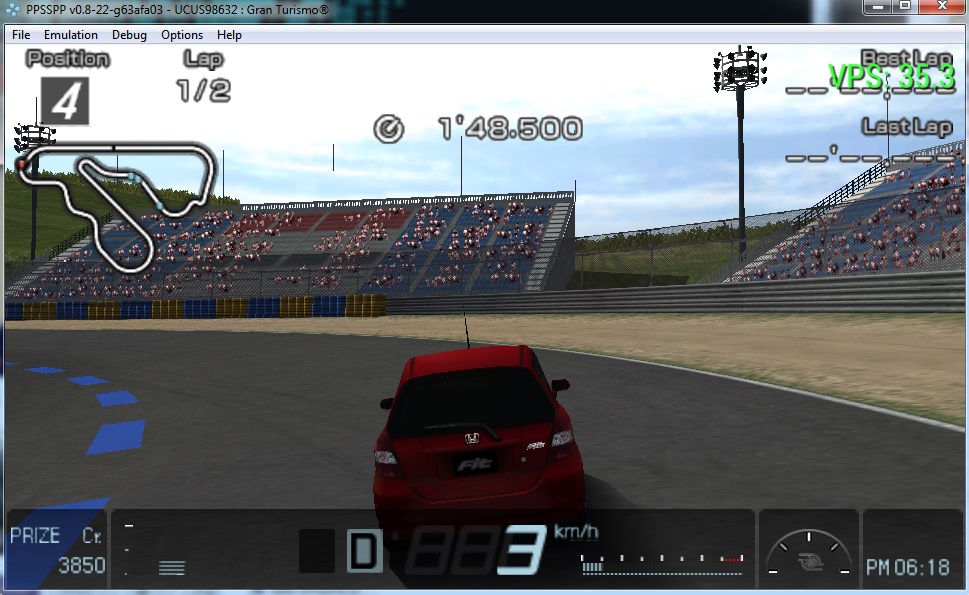Open the Options menu
Image resolution: width=969 pixels, height=595 pixels.
(182, 35)
